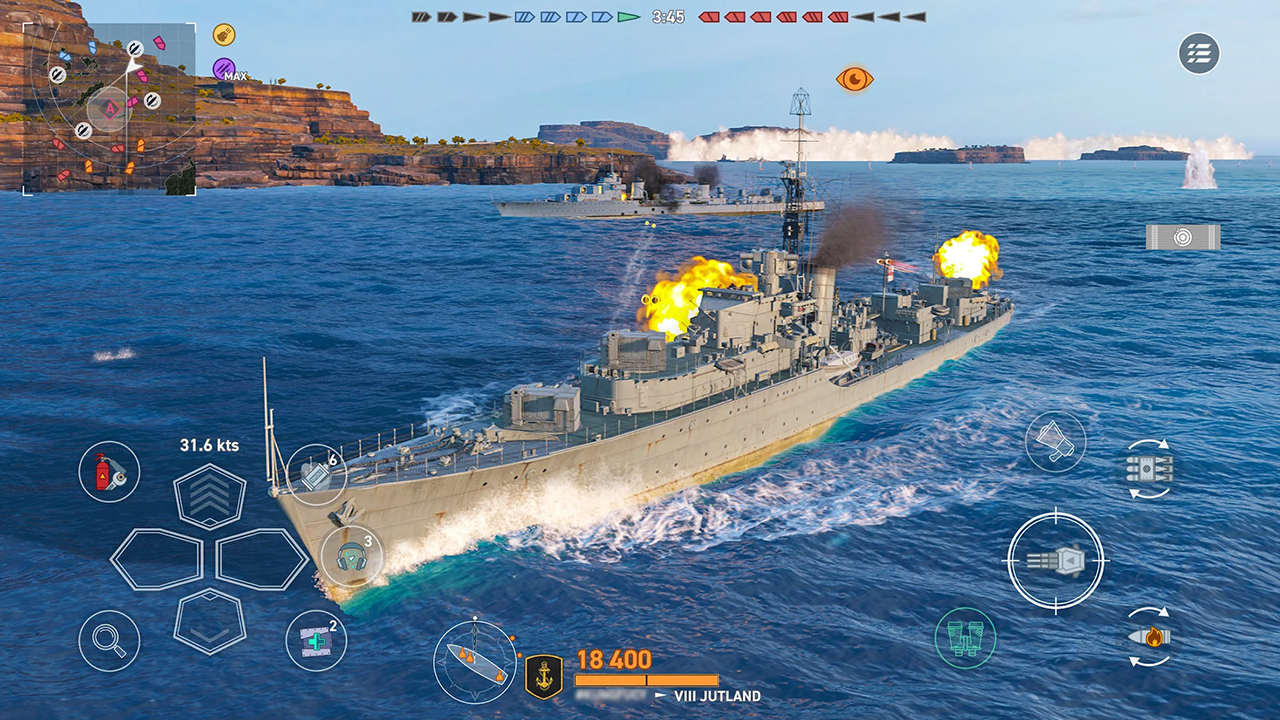Open the magnifier zoom view
Viewport: 1280px width, 720px height.
click(x=109, y=642)
